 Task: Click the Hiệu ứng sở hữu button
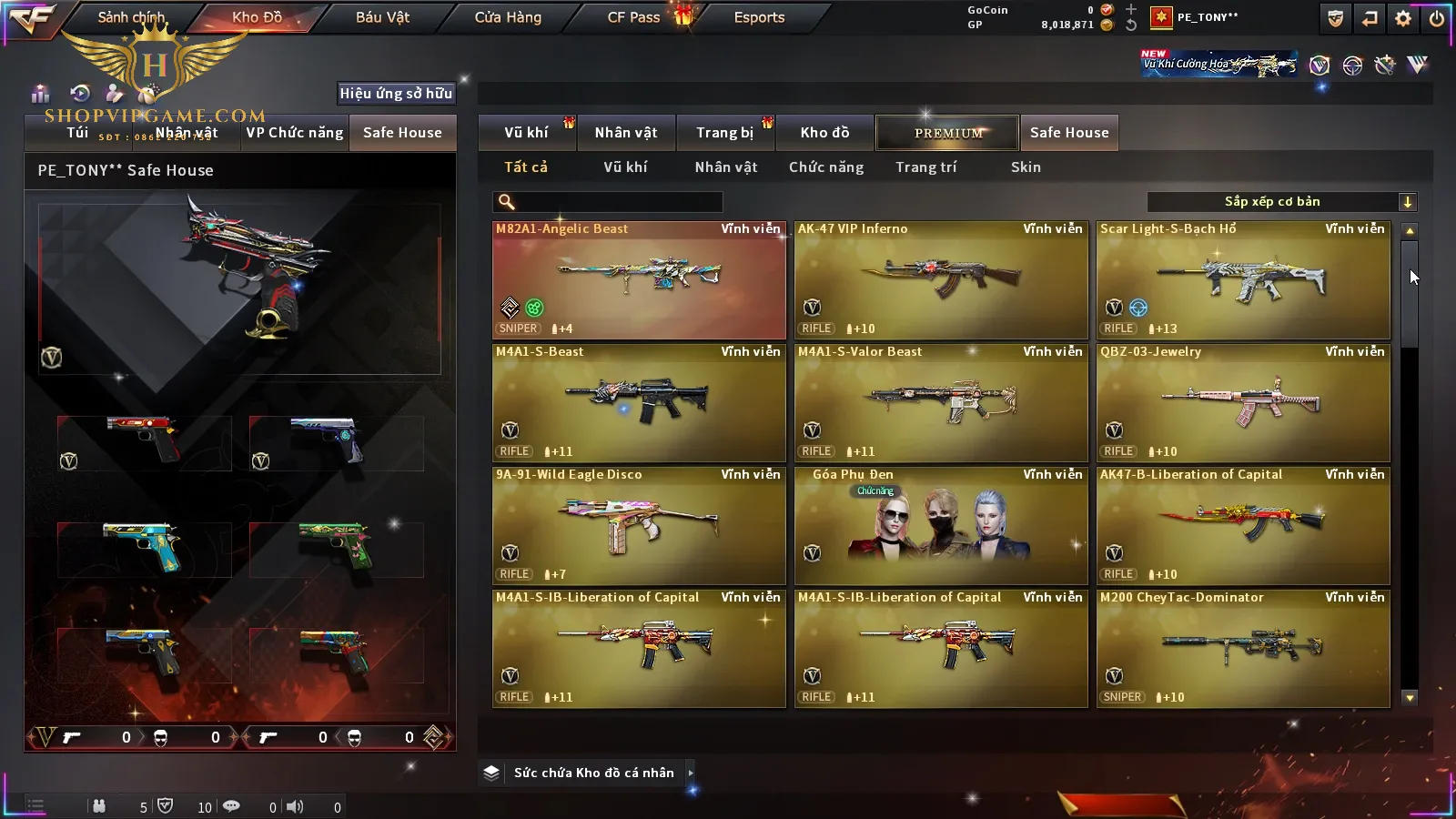[396, 93]
